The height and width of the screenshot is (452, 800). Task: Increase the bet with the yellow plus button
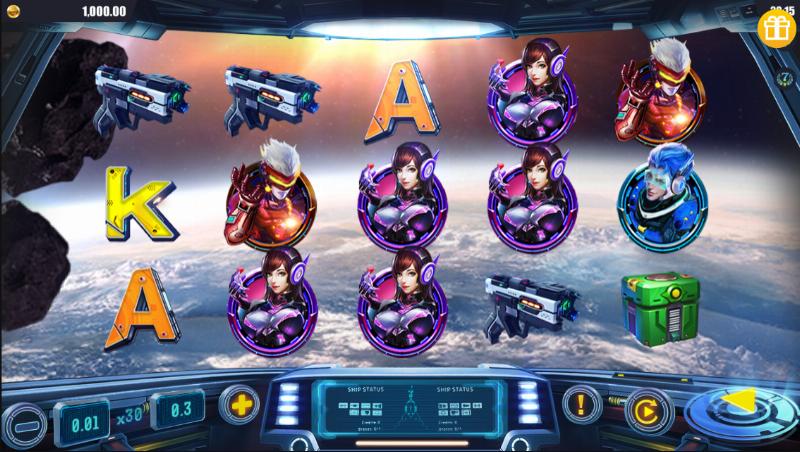(239, 404)
